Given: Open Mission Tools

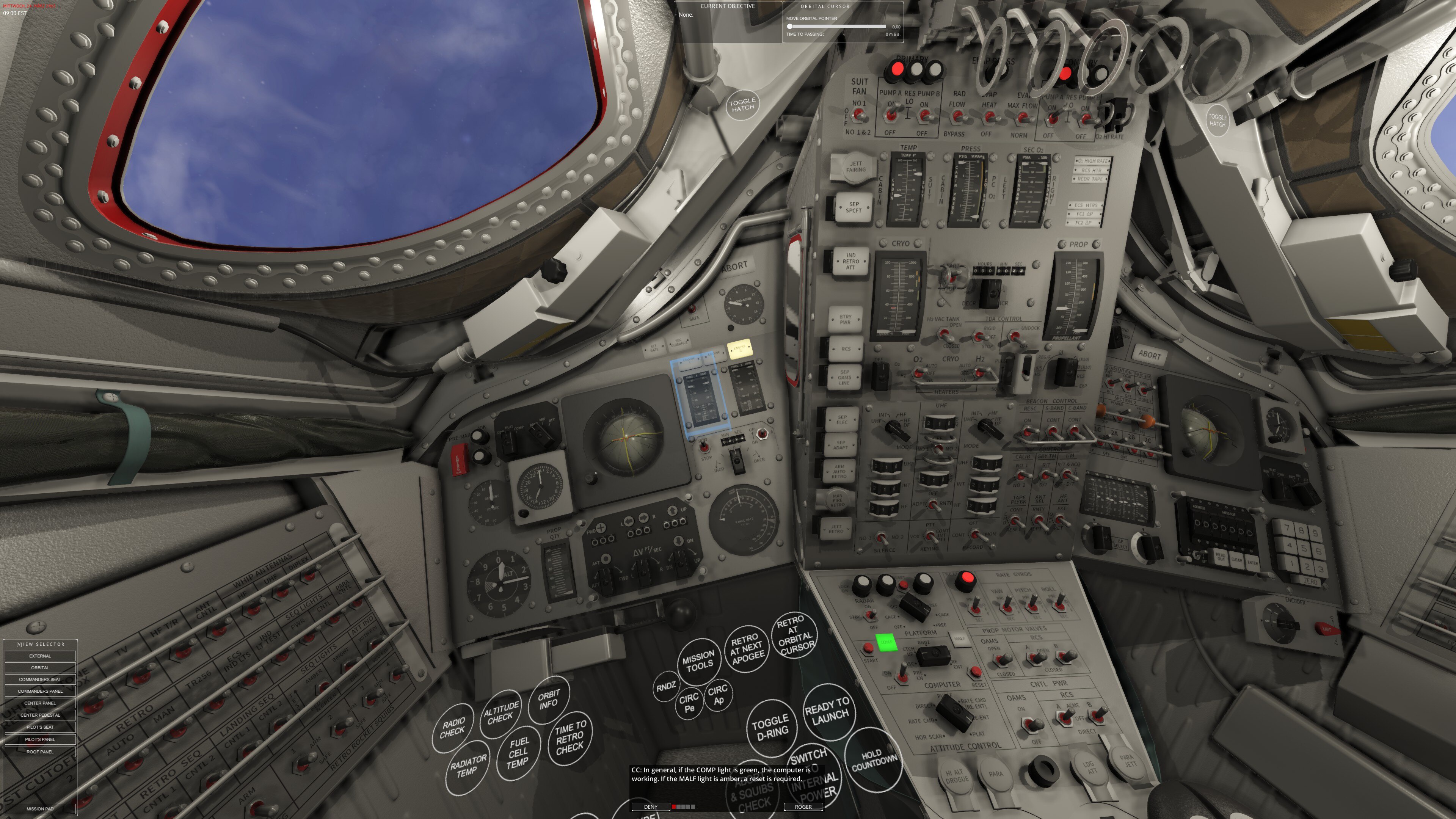Looking at the screenshot, I should (x=698, y=662).
